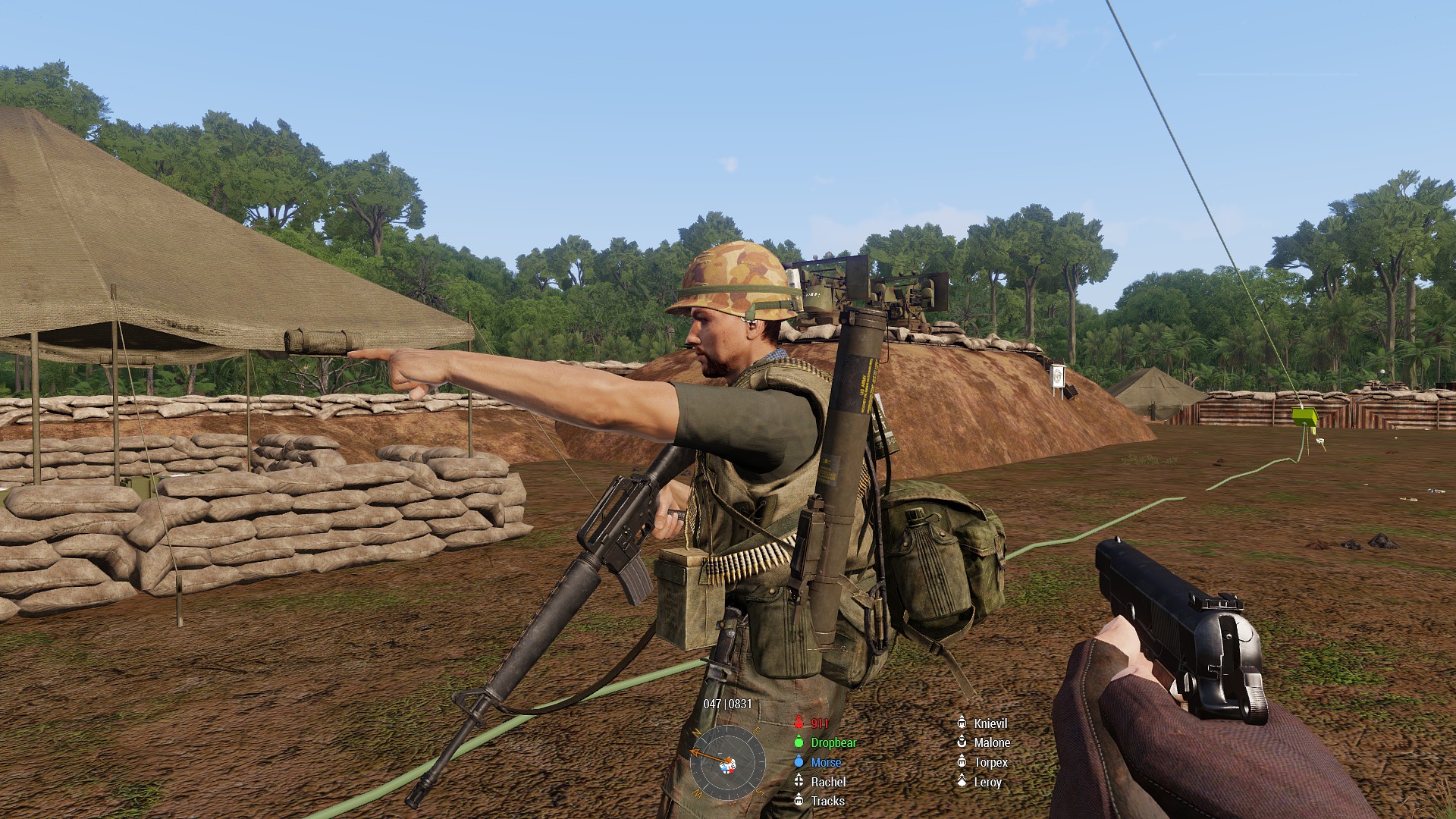The image size is (1456, 819).
Task: Pick Tracks in the squad roster
Action: [827, 801]
